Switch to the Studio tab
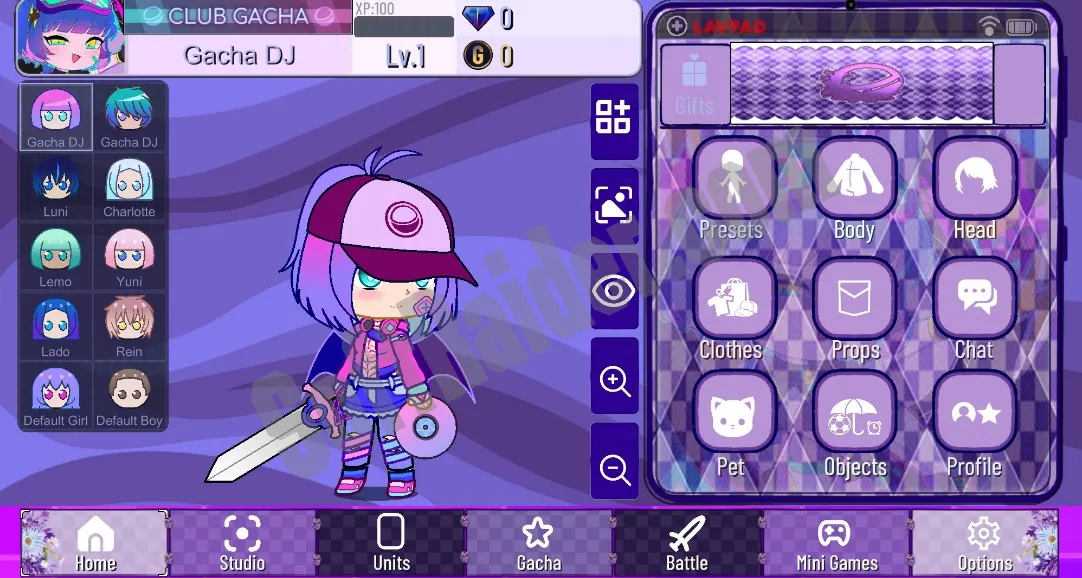Image resolution: width=1082 pixels, height=578 pixels. (242, 543)
